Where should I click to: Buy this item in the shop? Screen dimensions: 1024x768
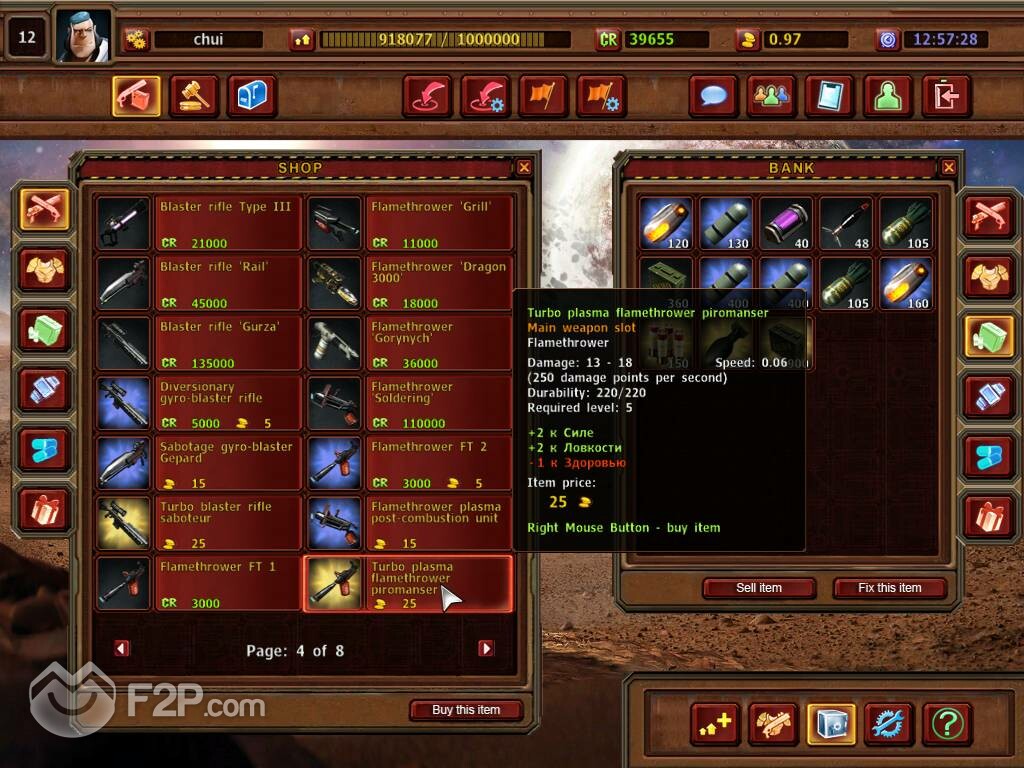[x=466, y=710]
